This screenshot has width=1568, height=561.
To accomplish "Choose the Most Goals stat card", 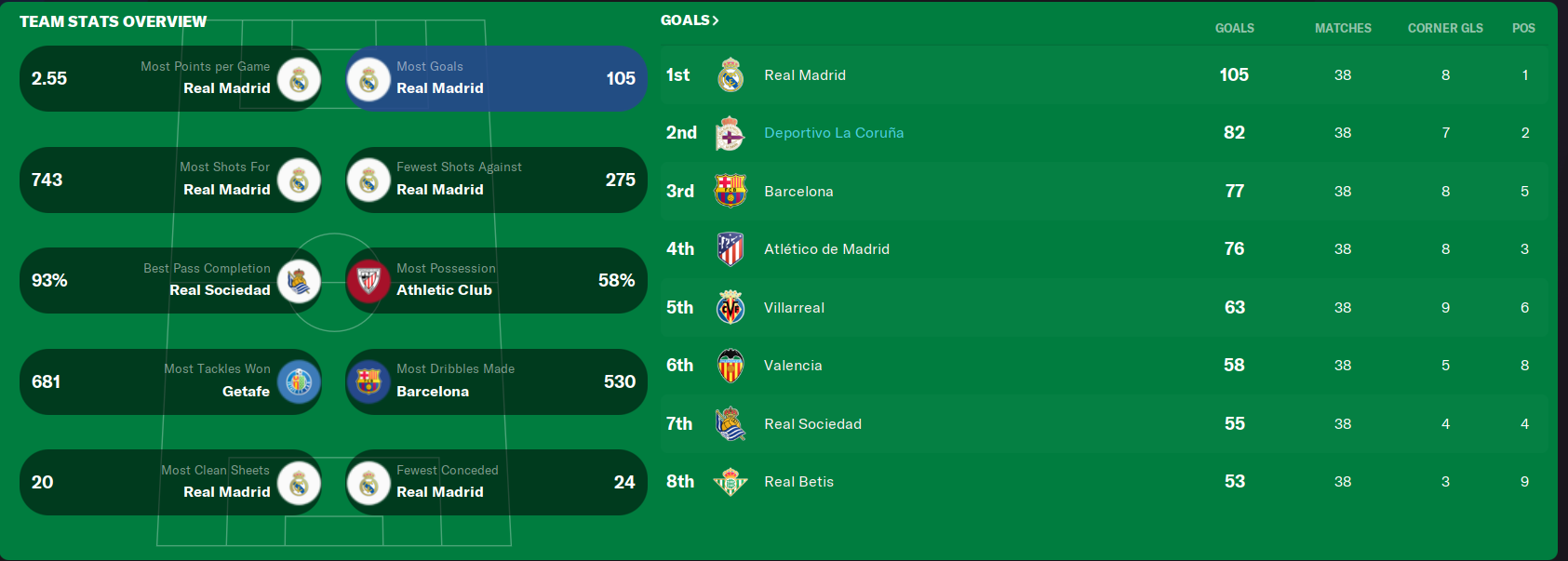I will (496, 79).
